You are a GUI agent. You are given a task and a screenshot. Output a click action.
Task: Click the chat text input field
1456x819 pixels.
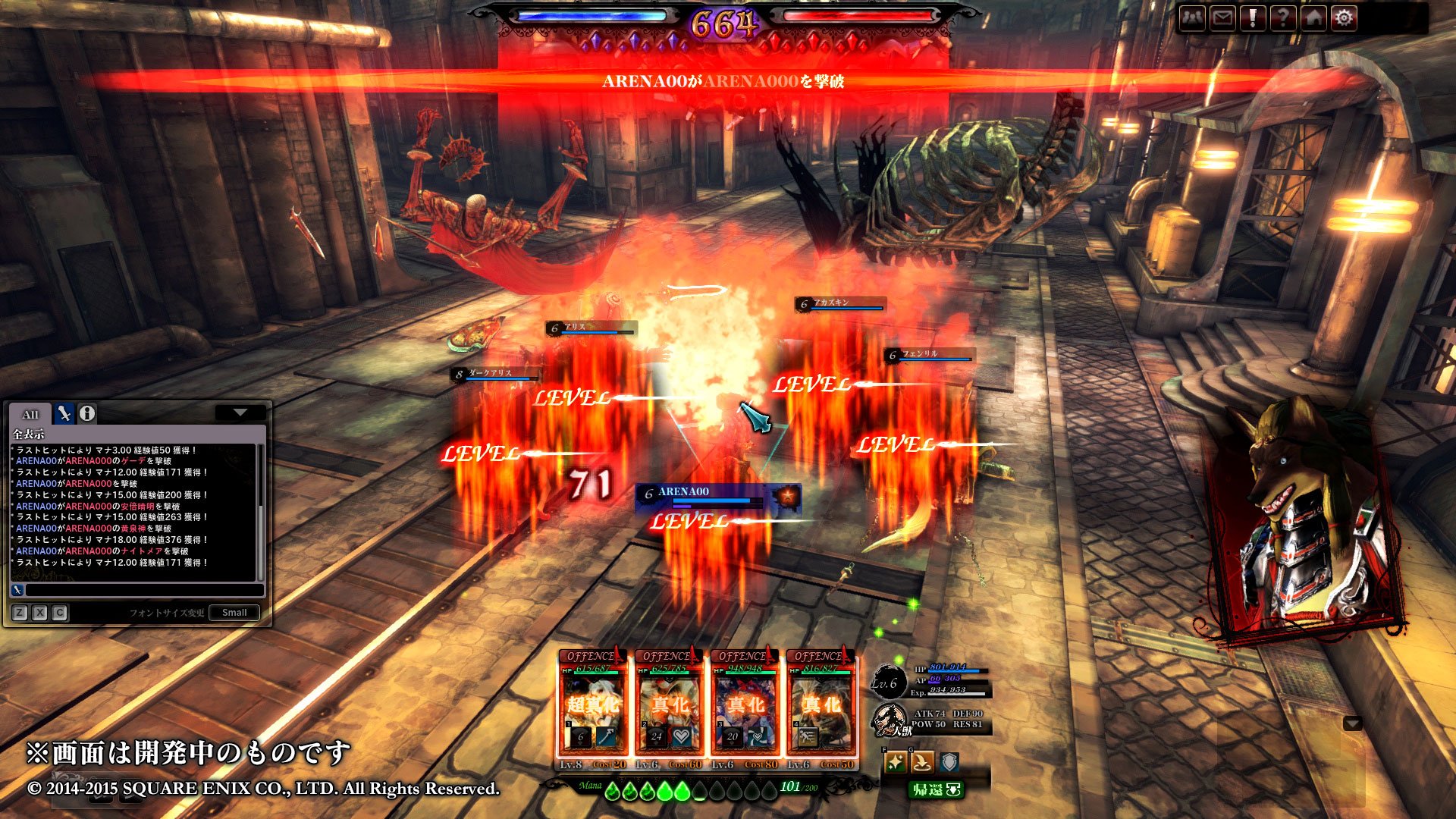coord(144,590)
